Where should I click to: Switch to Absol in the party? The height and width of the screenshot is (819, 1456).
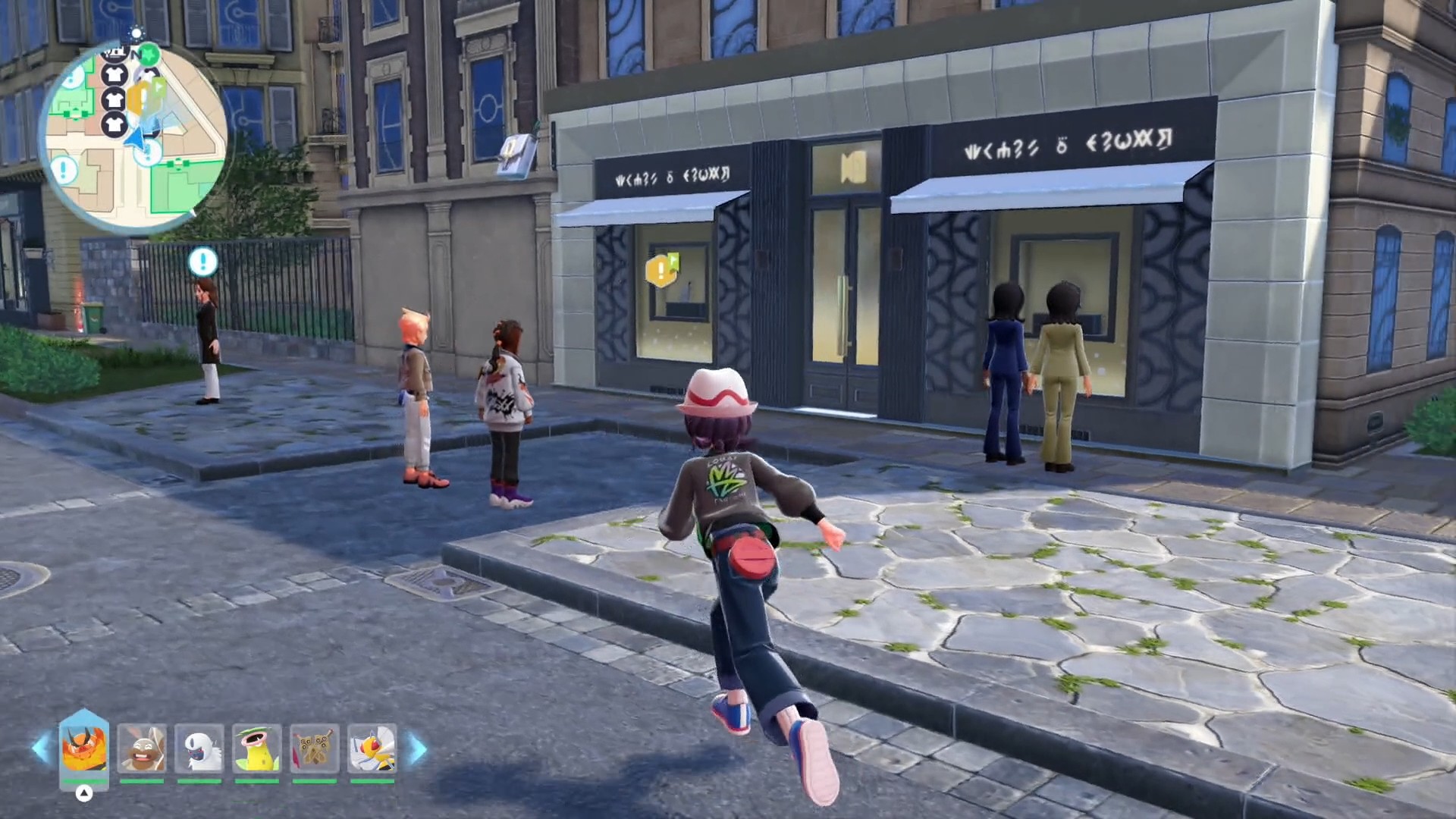pos(199,748)
